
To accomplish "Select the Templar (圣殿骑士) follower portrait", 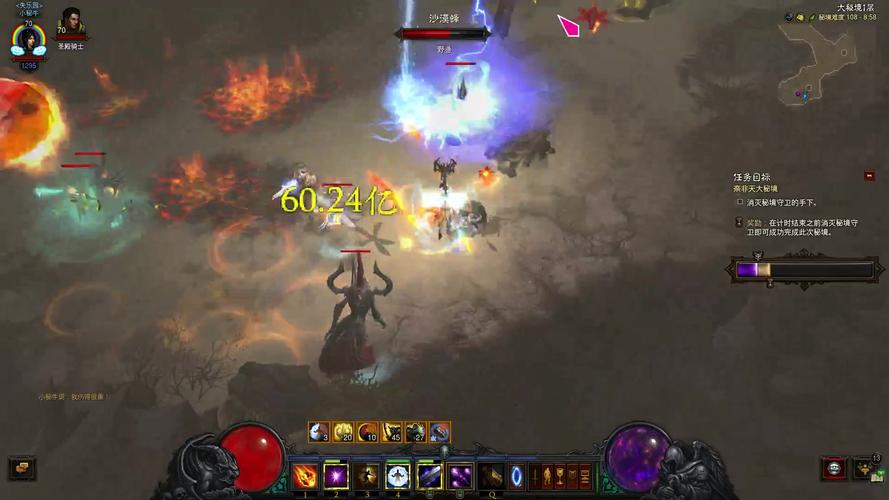I will click(72, 21).
